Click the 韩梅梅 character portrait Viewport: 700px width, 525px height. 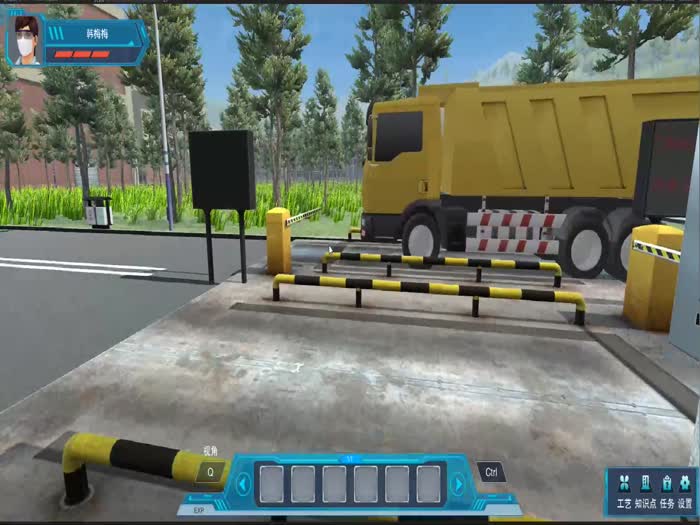[x=26, y=41]
